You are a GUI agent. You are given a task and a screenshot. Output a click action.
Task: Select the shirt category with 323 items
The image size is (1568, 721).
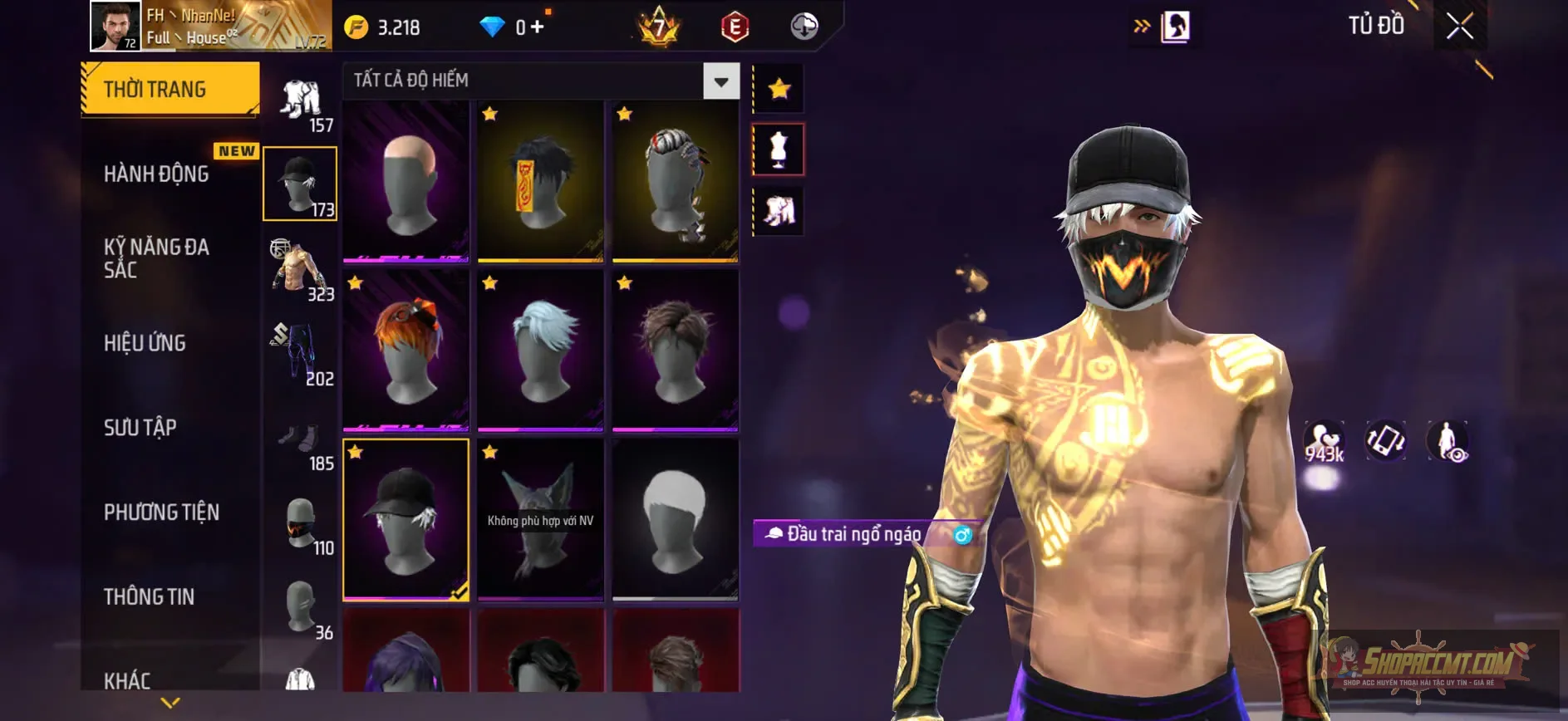[300, 266]
